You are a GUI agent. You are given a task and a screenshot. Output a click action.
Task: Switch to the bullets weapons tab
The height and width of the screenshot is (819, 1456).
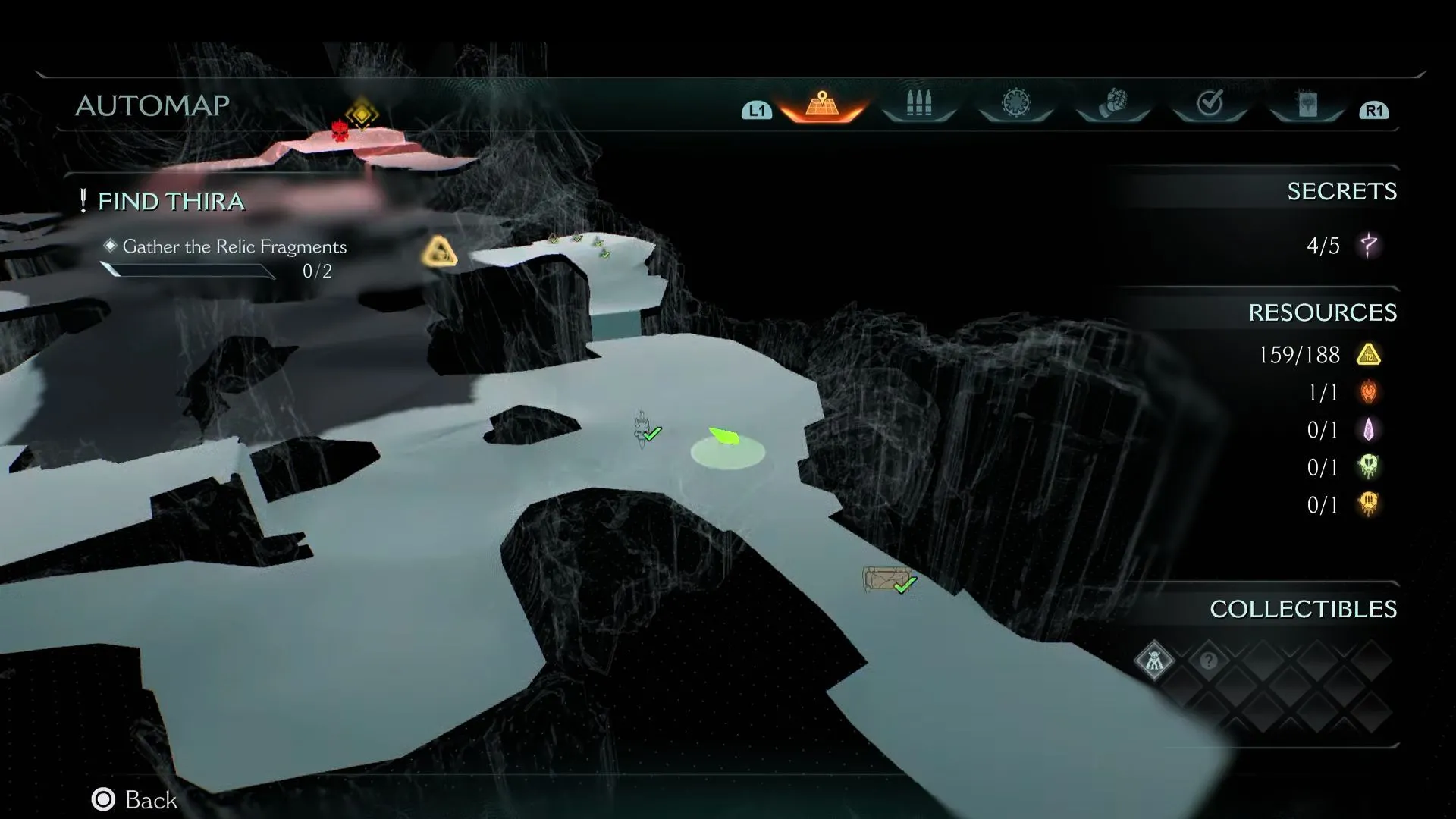coord(918,104)
